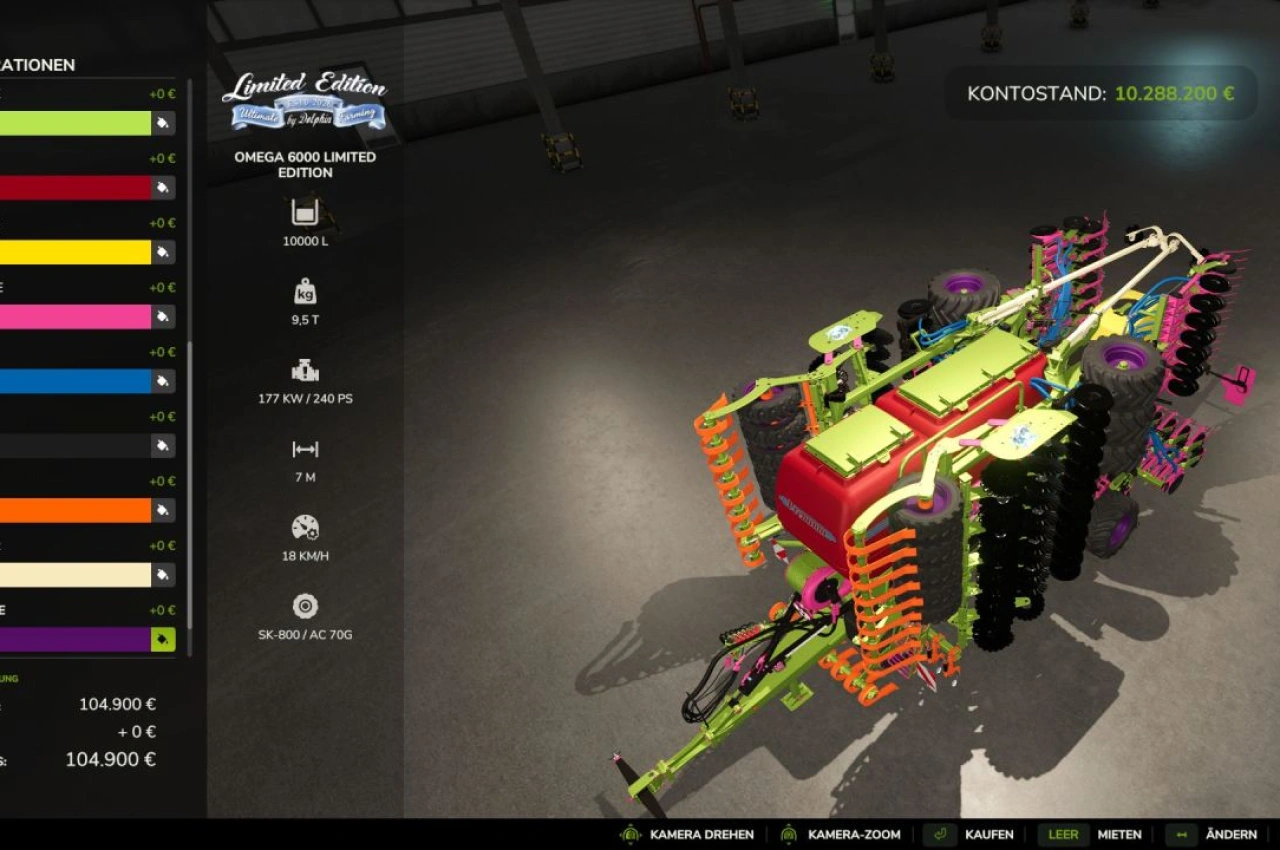
Task: Click the Kamera Drehen rotation icon
Action: [629, 834]
